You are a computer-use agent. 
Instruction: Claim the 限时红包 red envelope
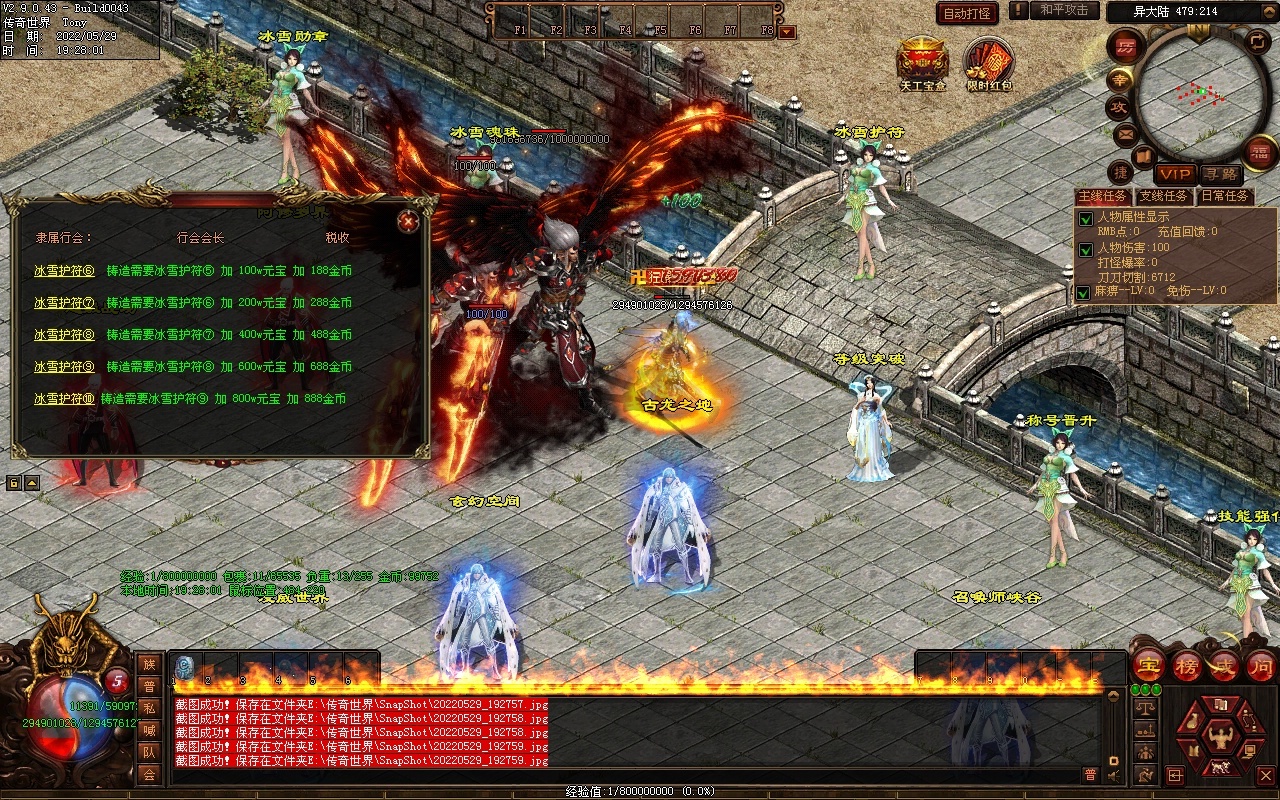[x=989, y=62]
